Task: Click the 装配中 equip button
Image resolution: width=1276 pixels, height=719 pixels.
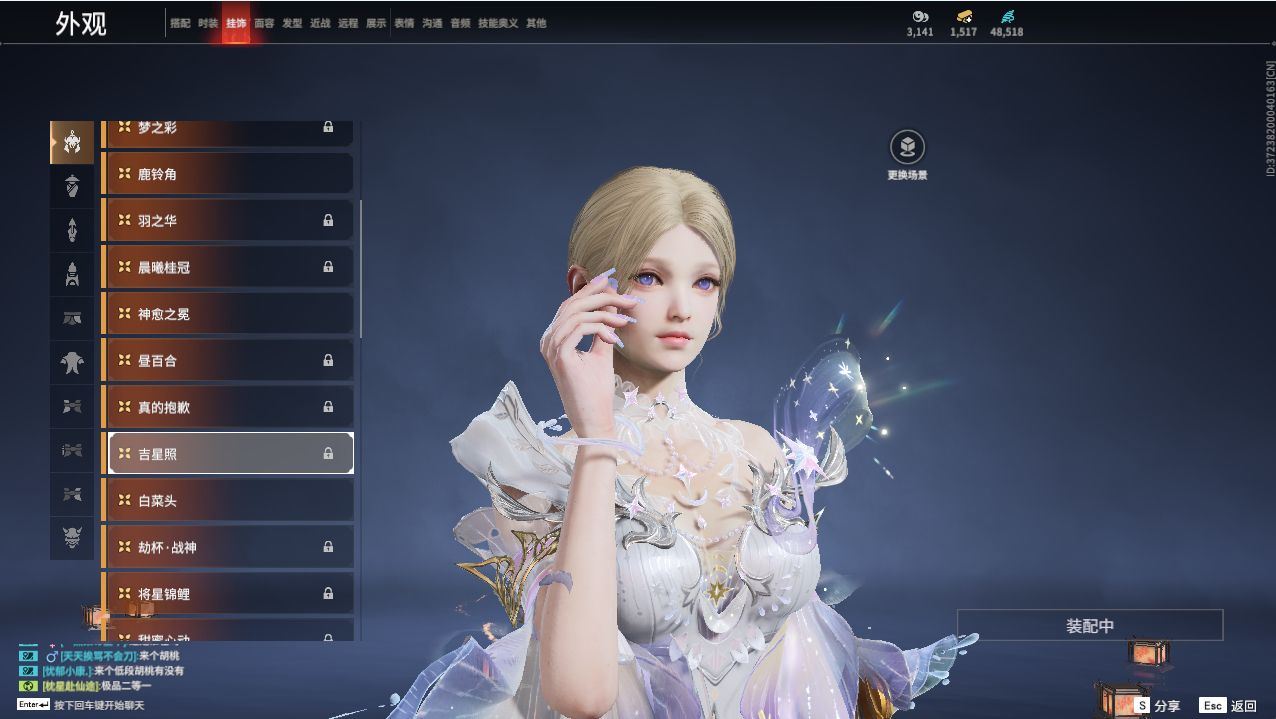Action: pos(1090,626)
